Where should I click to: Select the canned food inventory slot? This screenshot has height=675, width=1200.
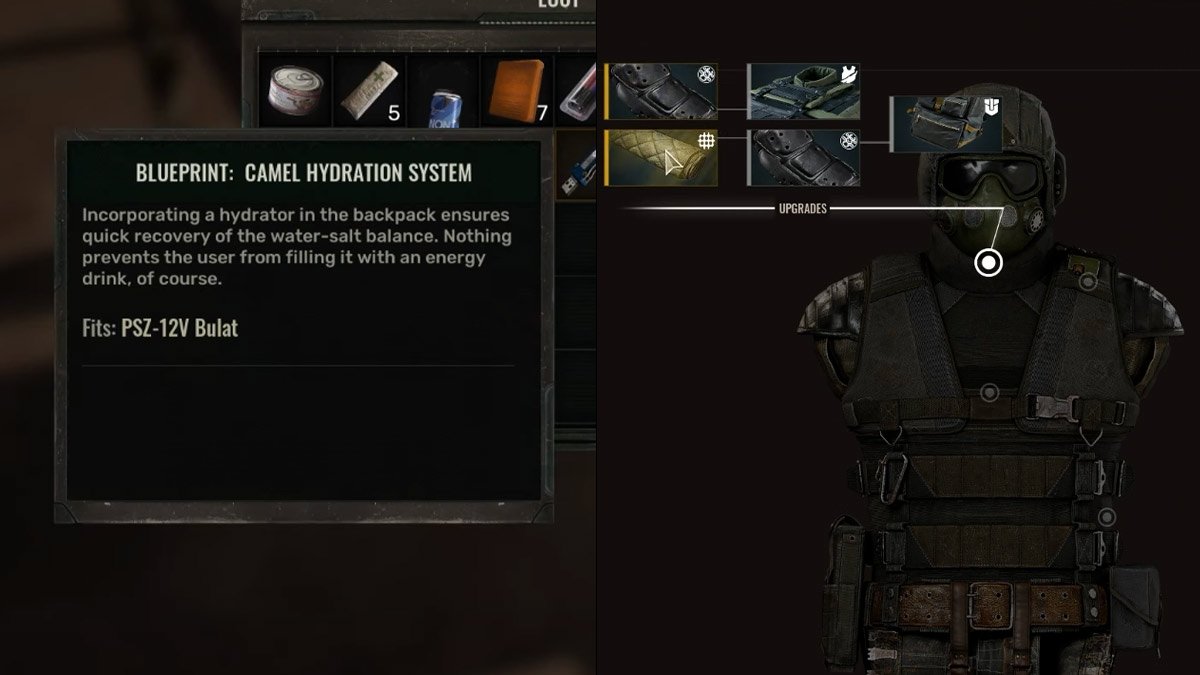[295, 91]
